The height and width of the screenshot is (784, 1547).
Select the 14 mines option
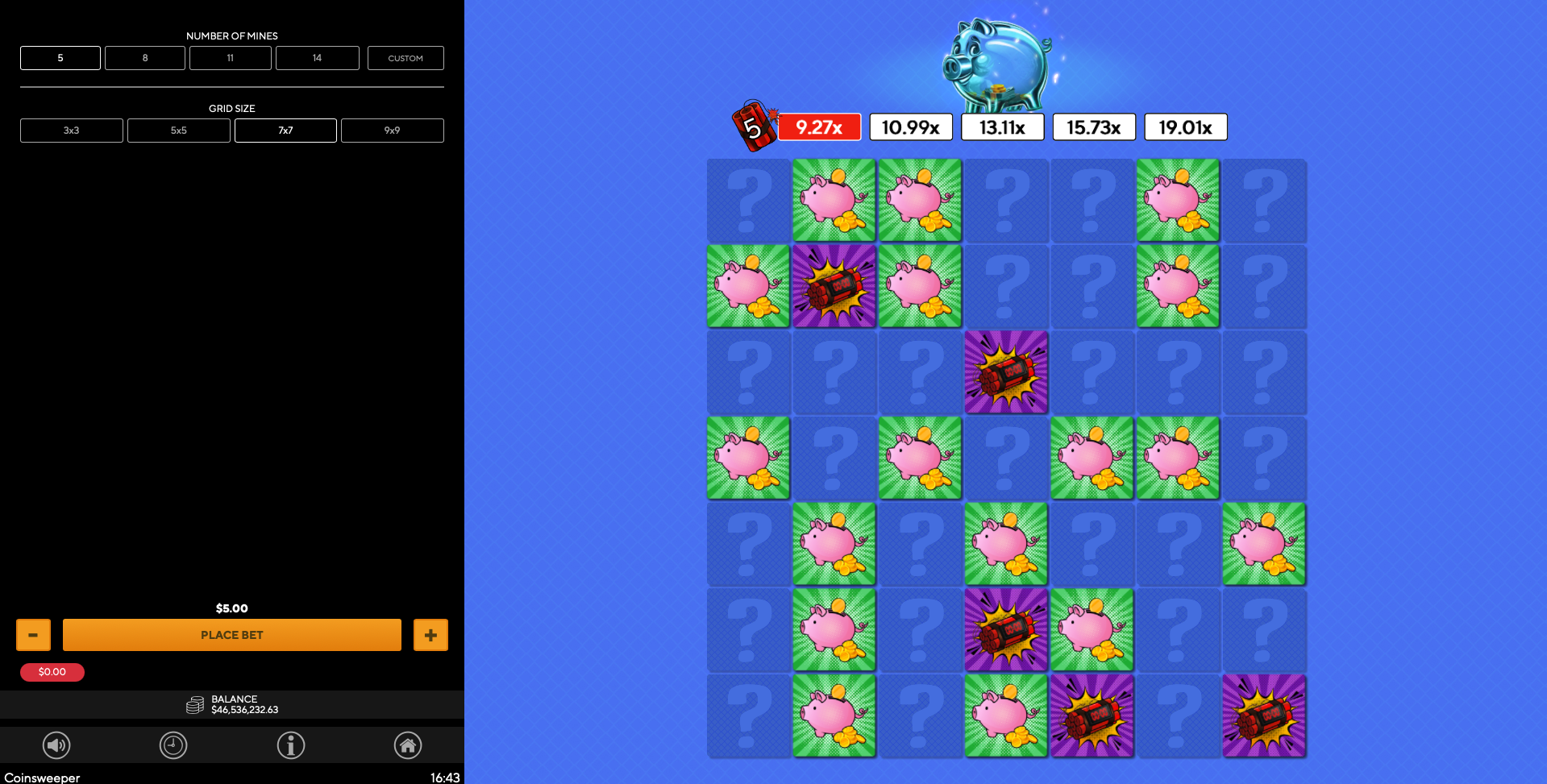[x=317, y=57]
